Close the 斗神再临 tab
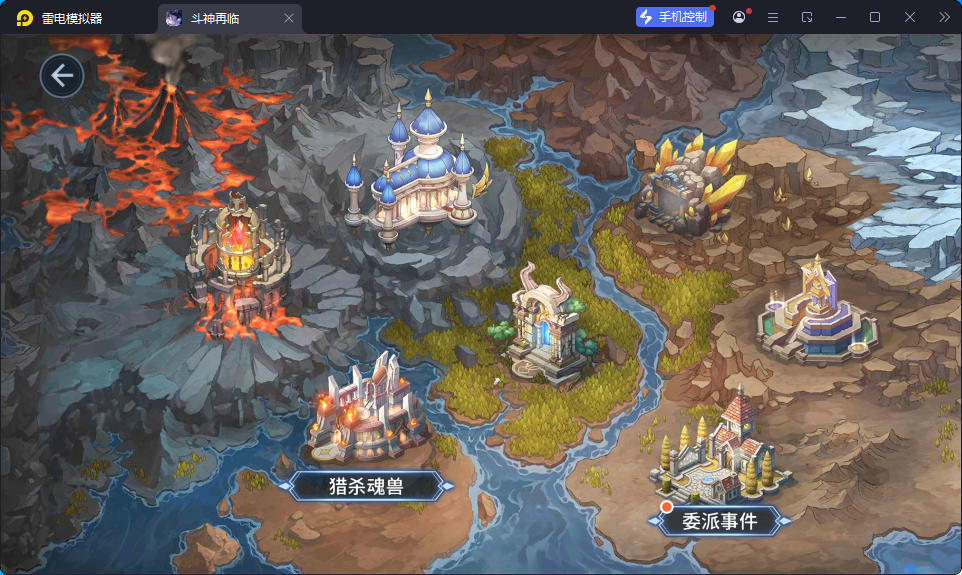This screenshot has height=575, width=962. 289,18
